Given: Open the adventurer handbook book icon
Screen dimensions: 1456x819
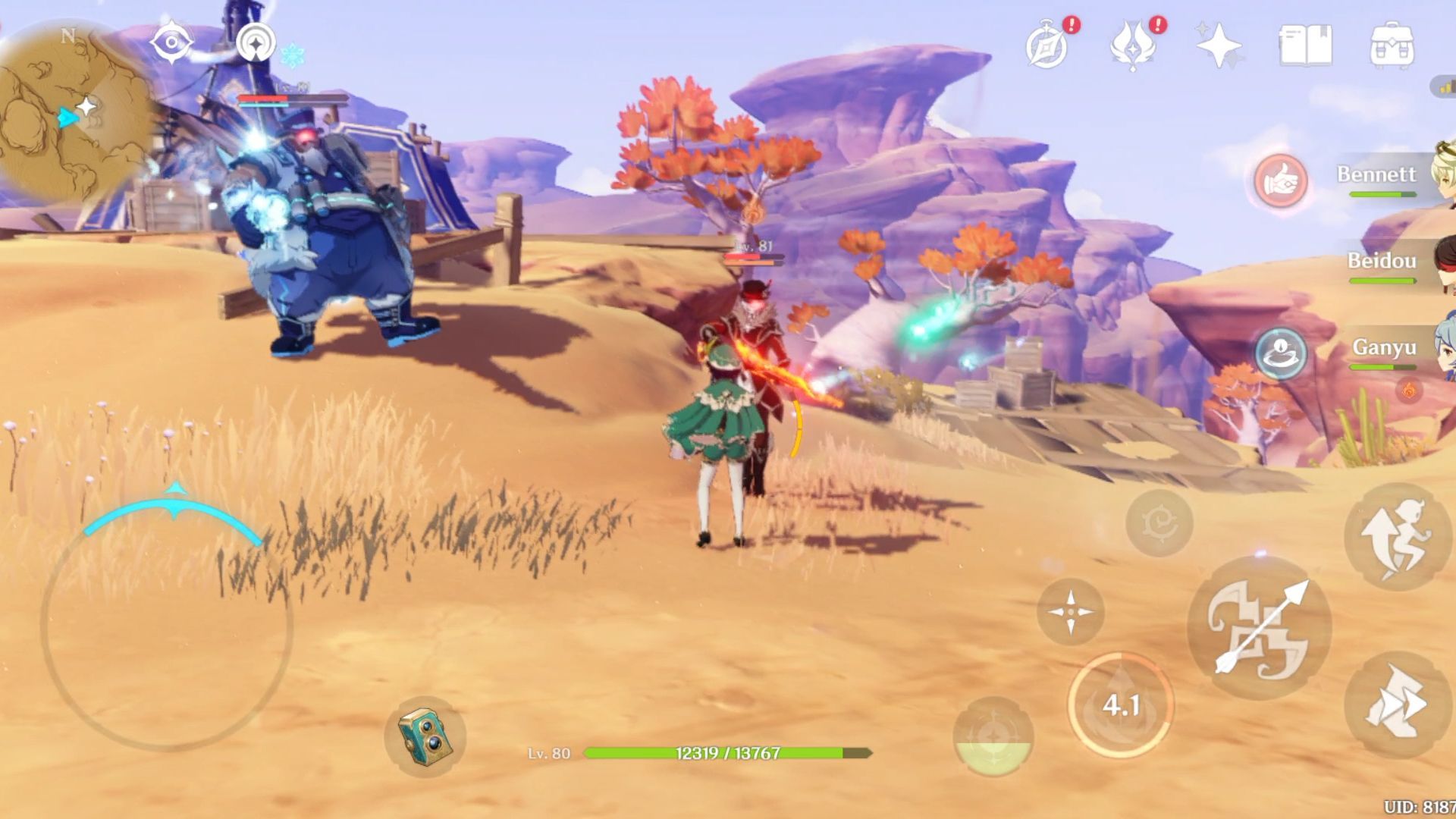Looking at the screenshot, I should (1305, 45).
